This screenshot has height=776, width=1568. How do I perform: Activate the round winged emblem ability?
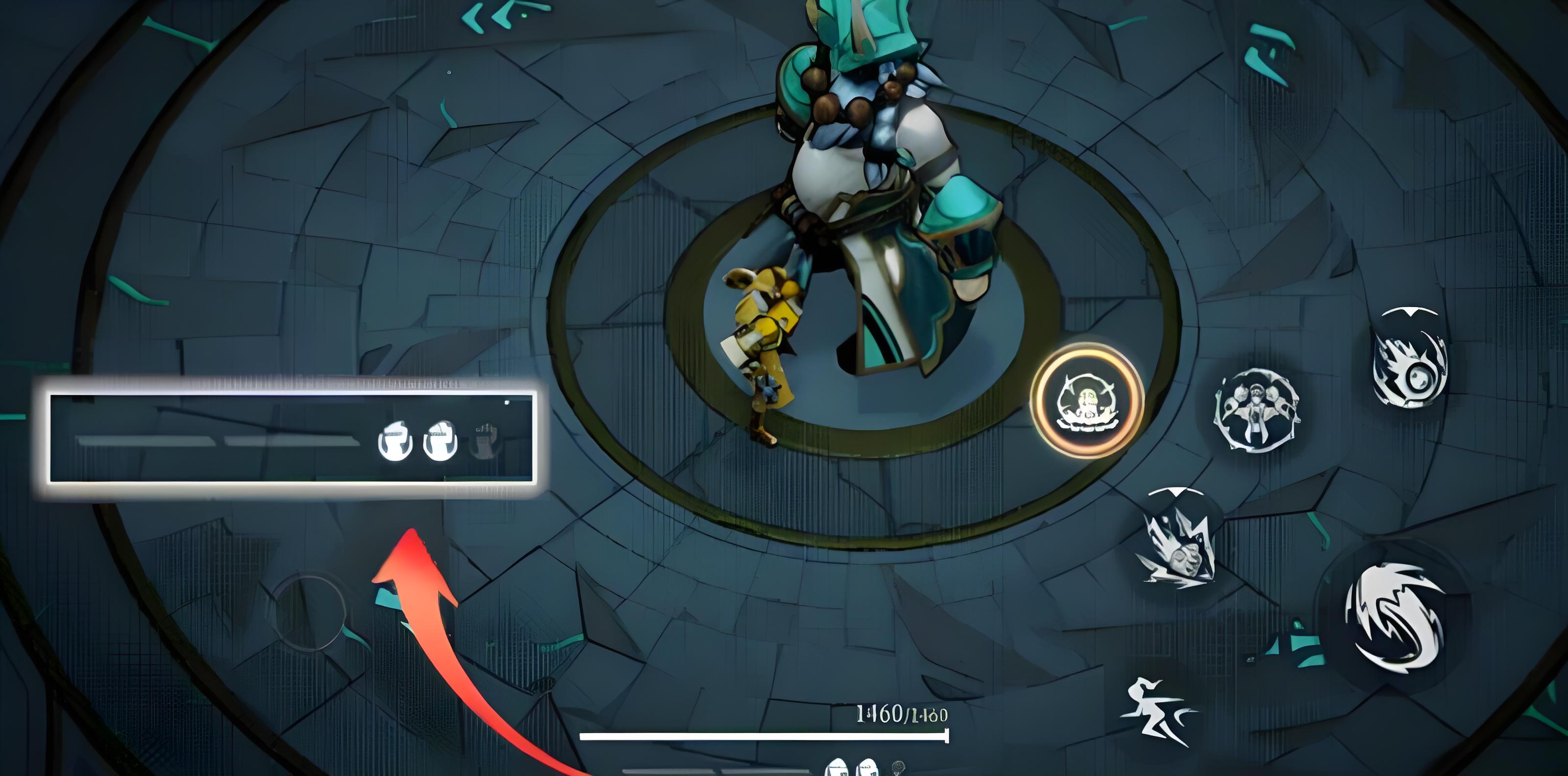click(1256, 410)
